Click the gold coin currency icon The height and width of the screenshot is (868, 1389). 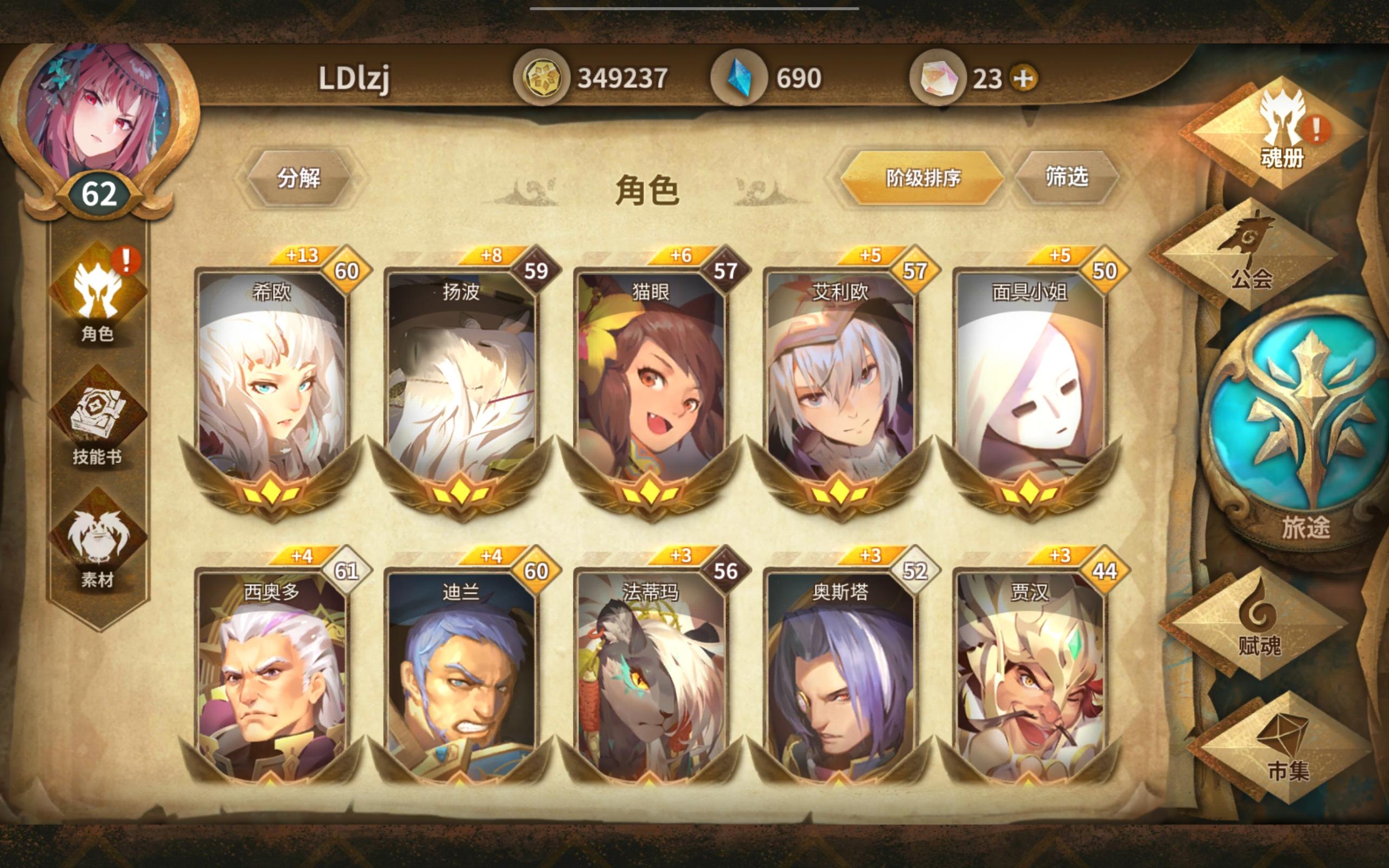[x=543, y=76]
